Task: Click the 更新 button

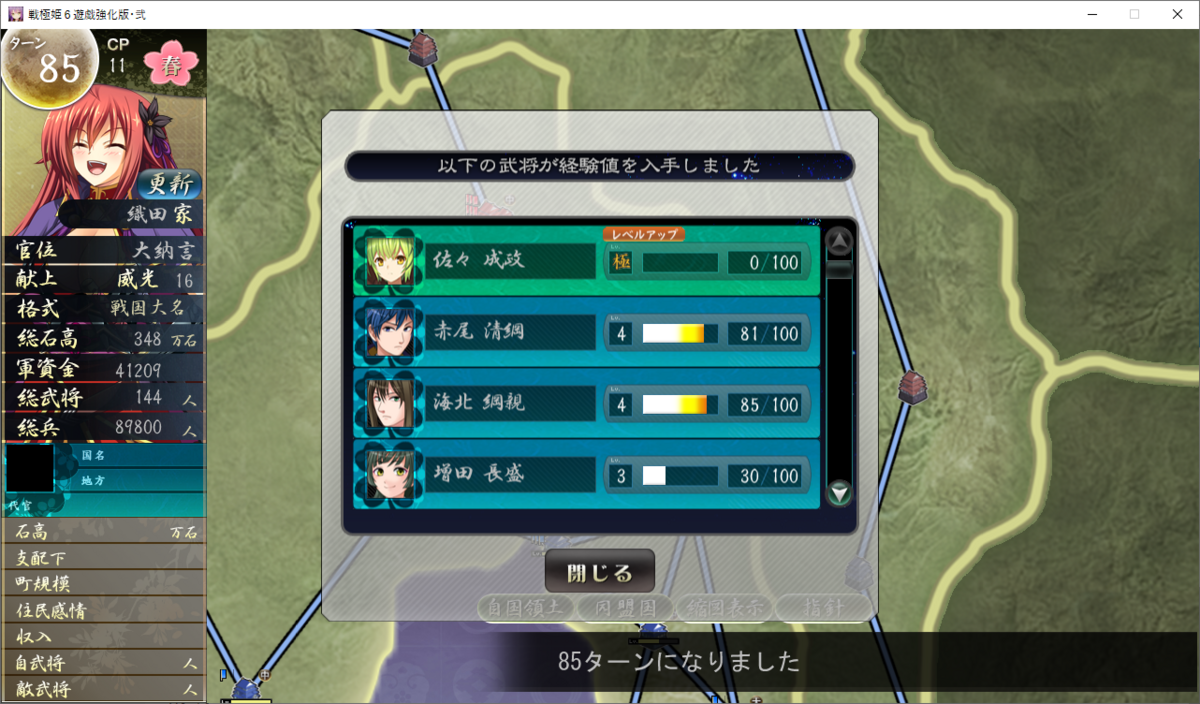Action: pos(169,184)
